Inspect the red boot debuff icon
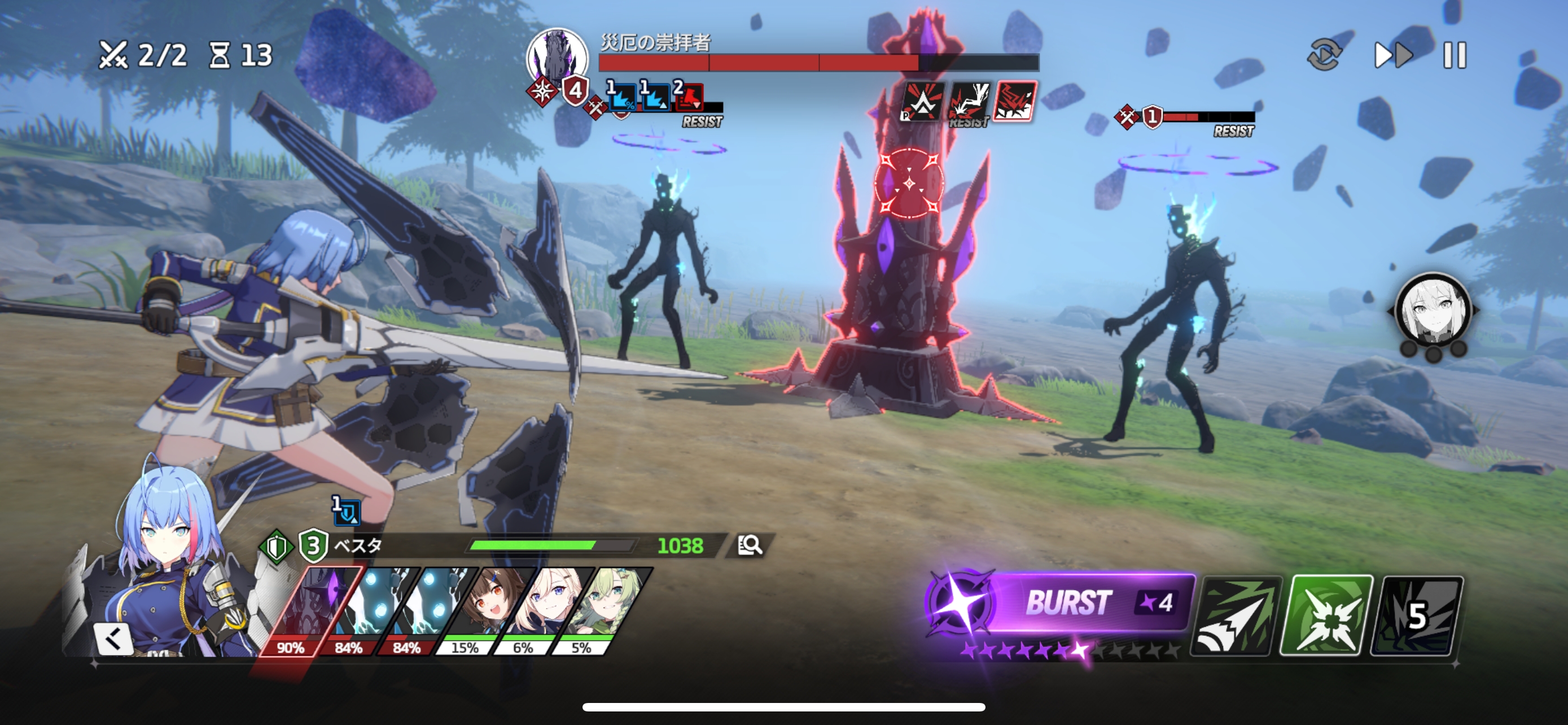 coord(689,97)
